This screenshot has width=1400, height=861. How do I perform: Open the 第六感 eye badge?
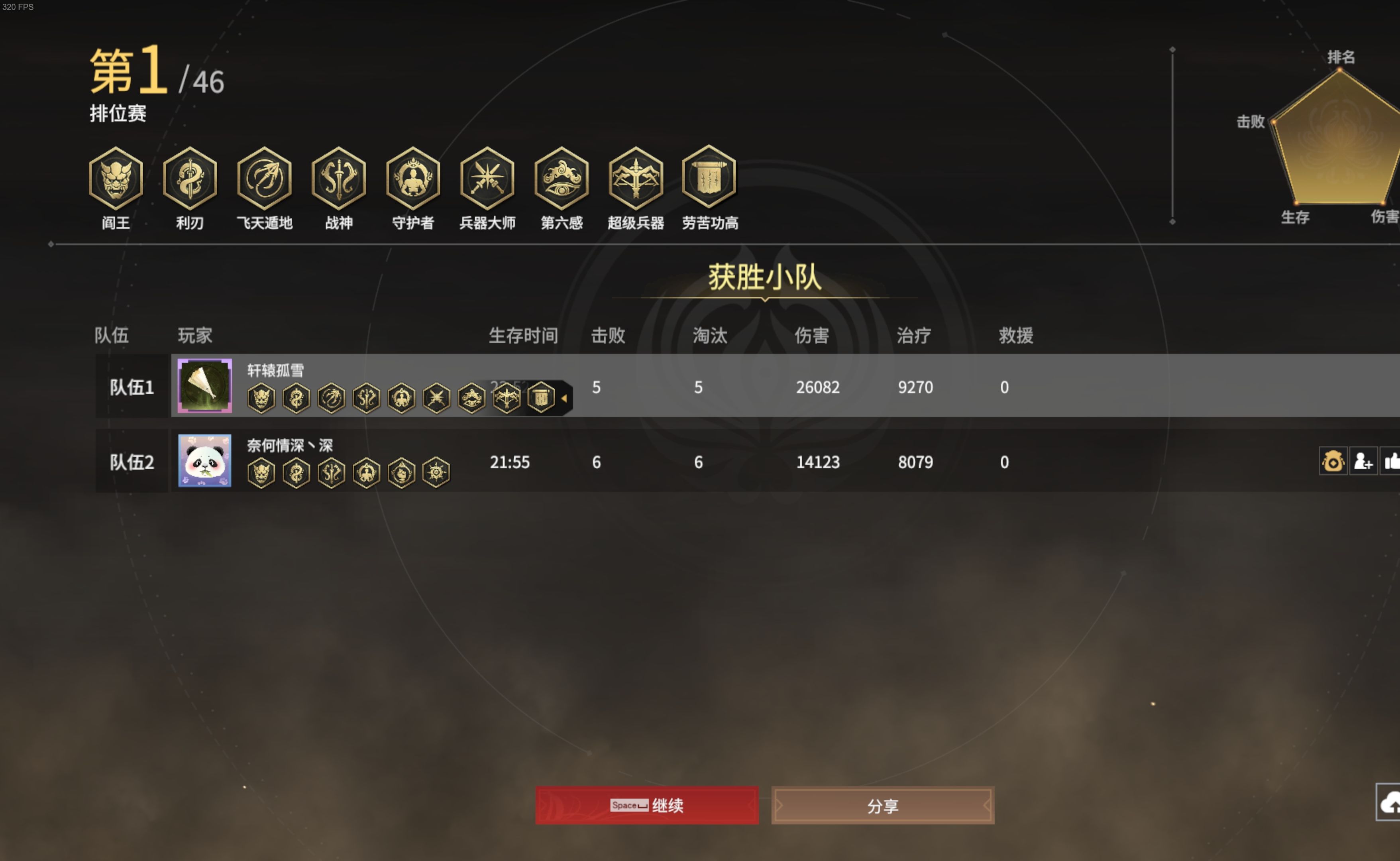(x=562, y=178)
